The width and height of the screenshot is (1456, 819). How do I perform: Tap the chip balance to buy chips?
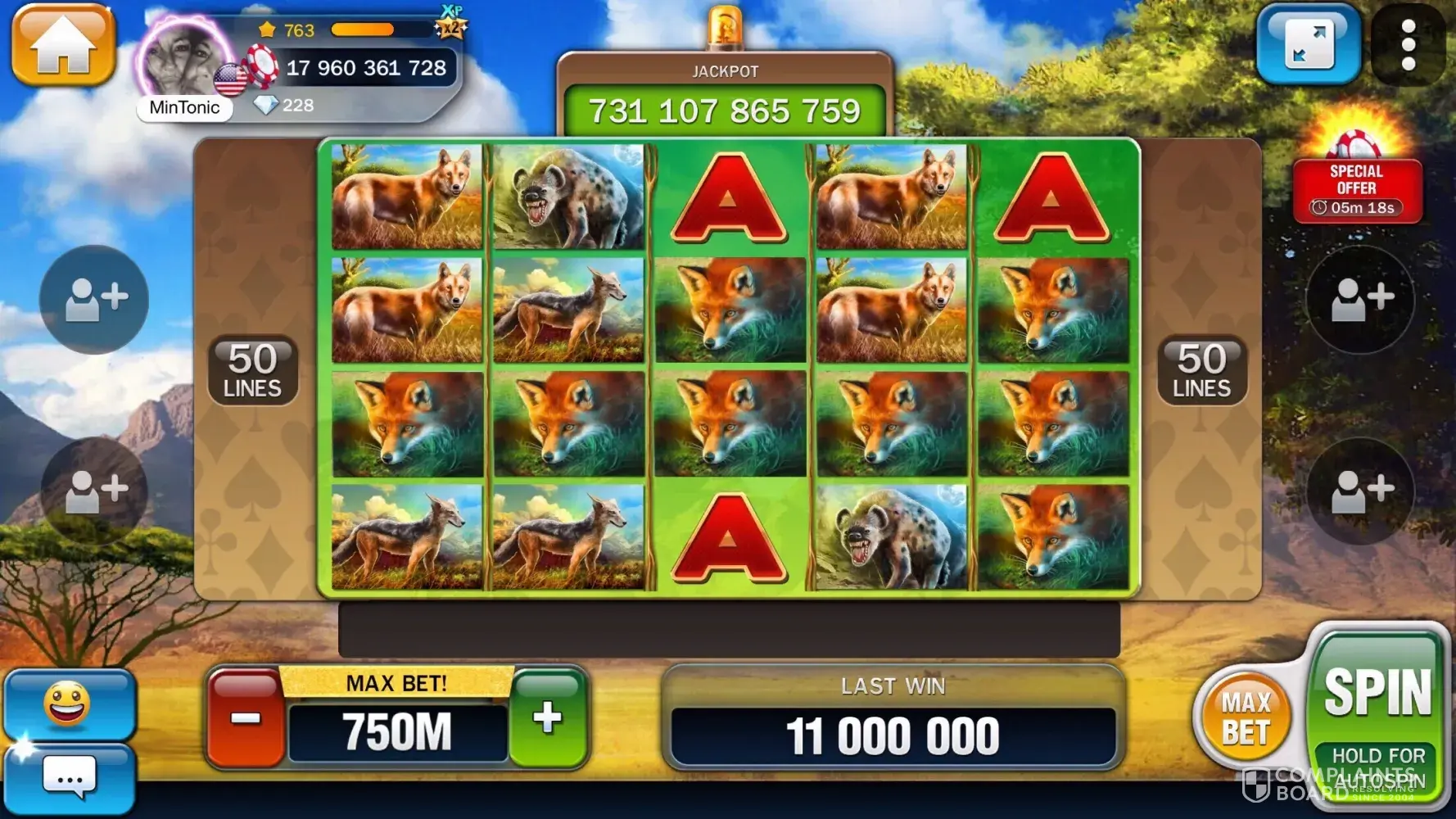coord(365,68)
